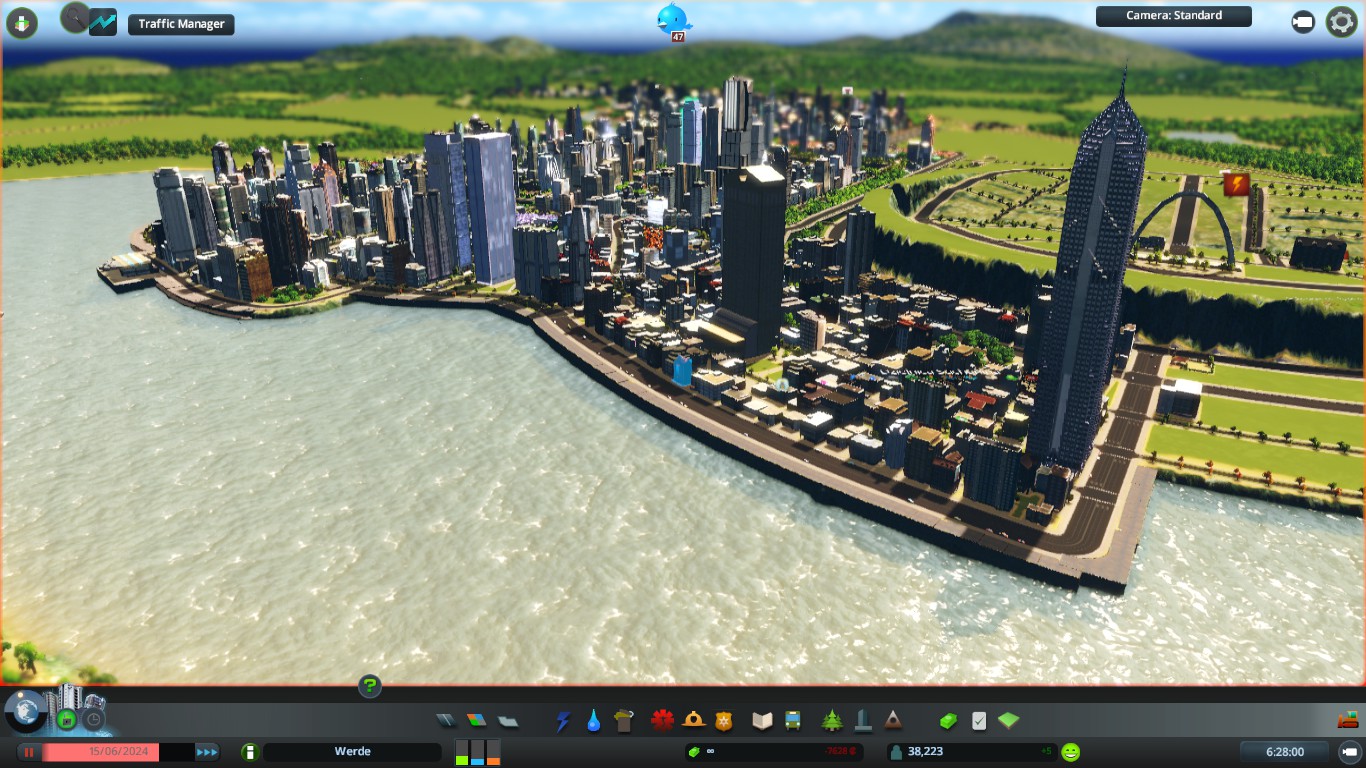Image resolution: width=1366 pixels, height=768 pixels.
Task: Open the red healthcare menu
Action: coord(662,720)
